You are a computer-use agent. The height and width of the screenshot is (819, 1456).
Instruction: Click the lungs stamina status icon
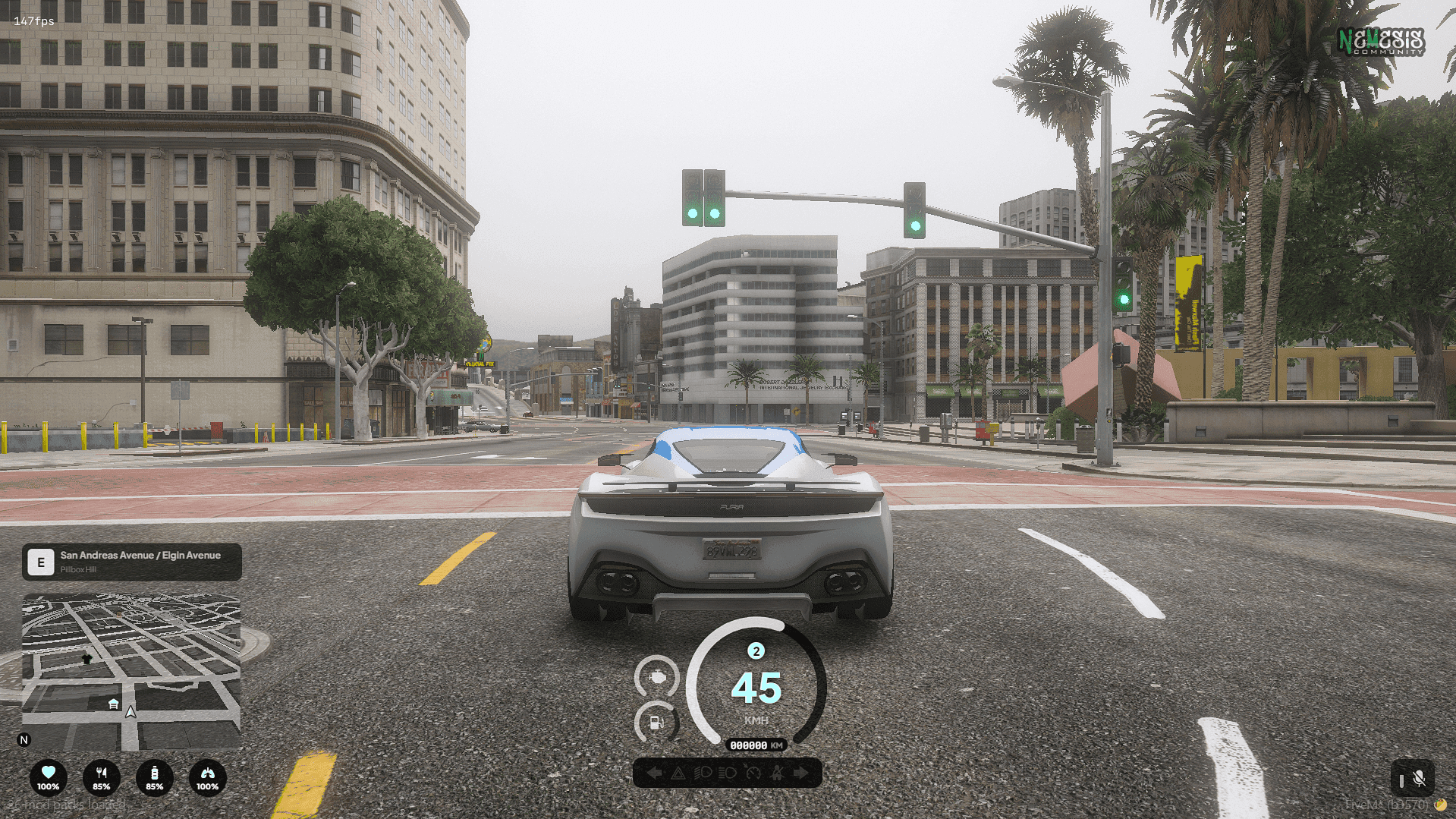click(x=207, y=777)
